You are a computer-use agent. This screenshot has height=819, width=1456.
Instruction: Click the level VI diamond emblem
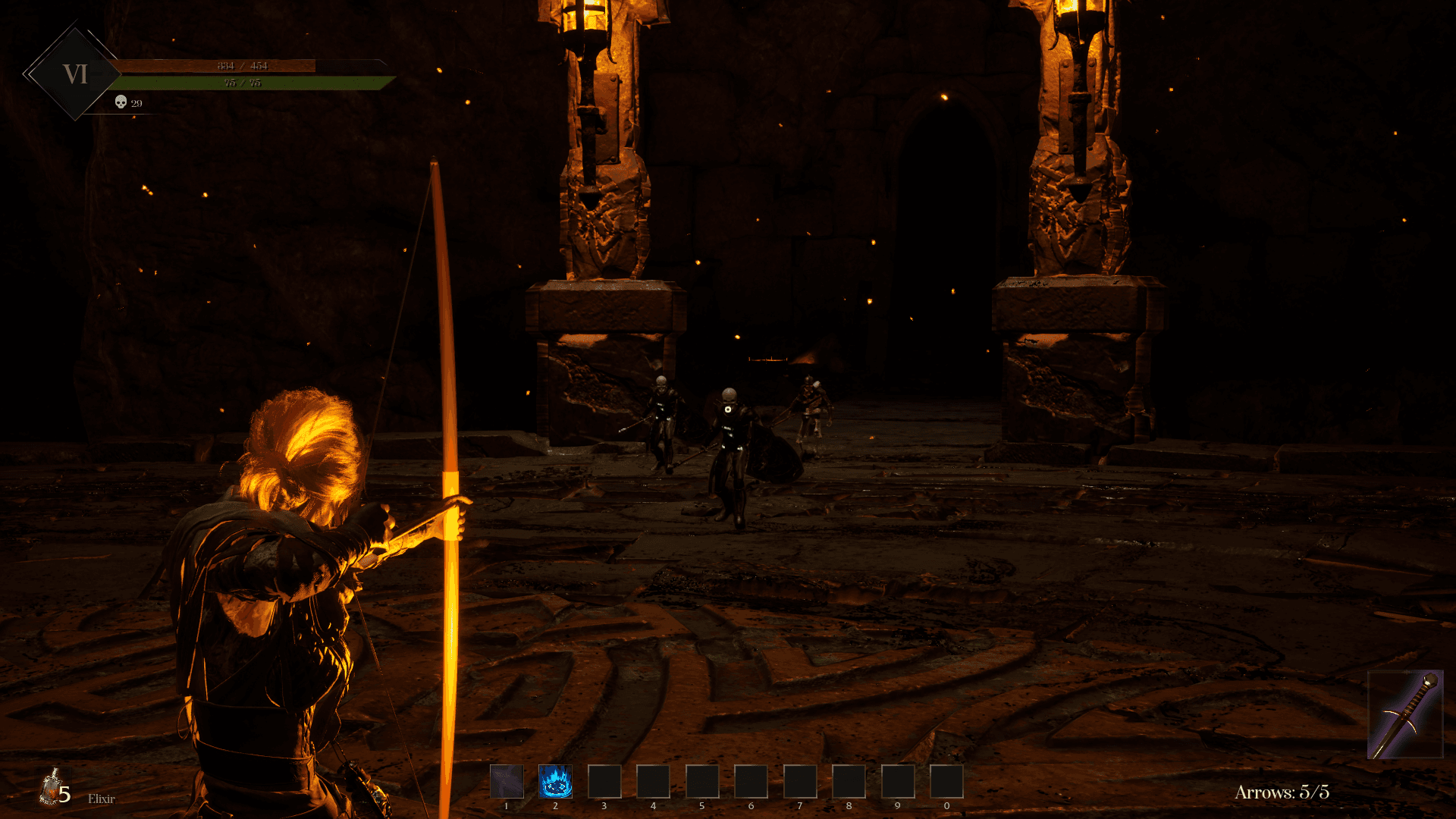(x=75, y=74)
